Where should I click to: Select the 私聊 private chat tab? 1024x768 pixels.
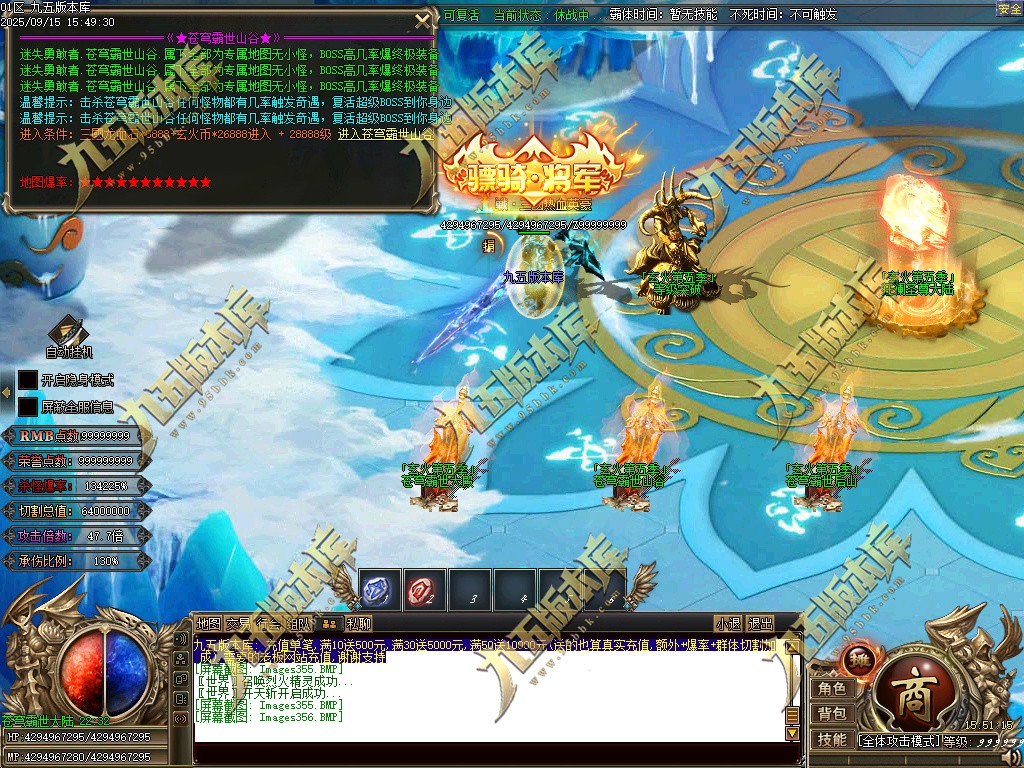(x=359, y=623)
